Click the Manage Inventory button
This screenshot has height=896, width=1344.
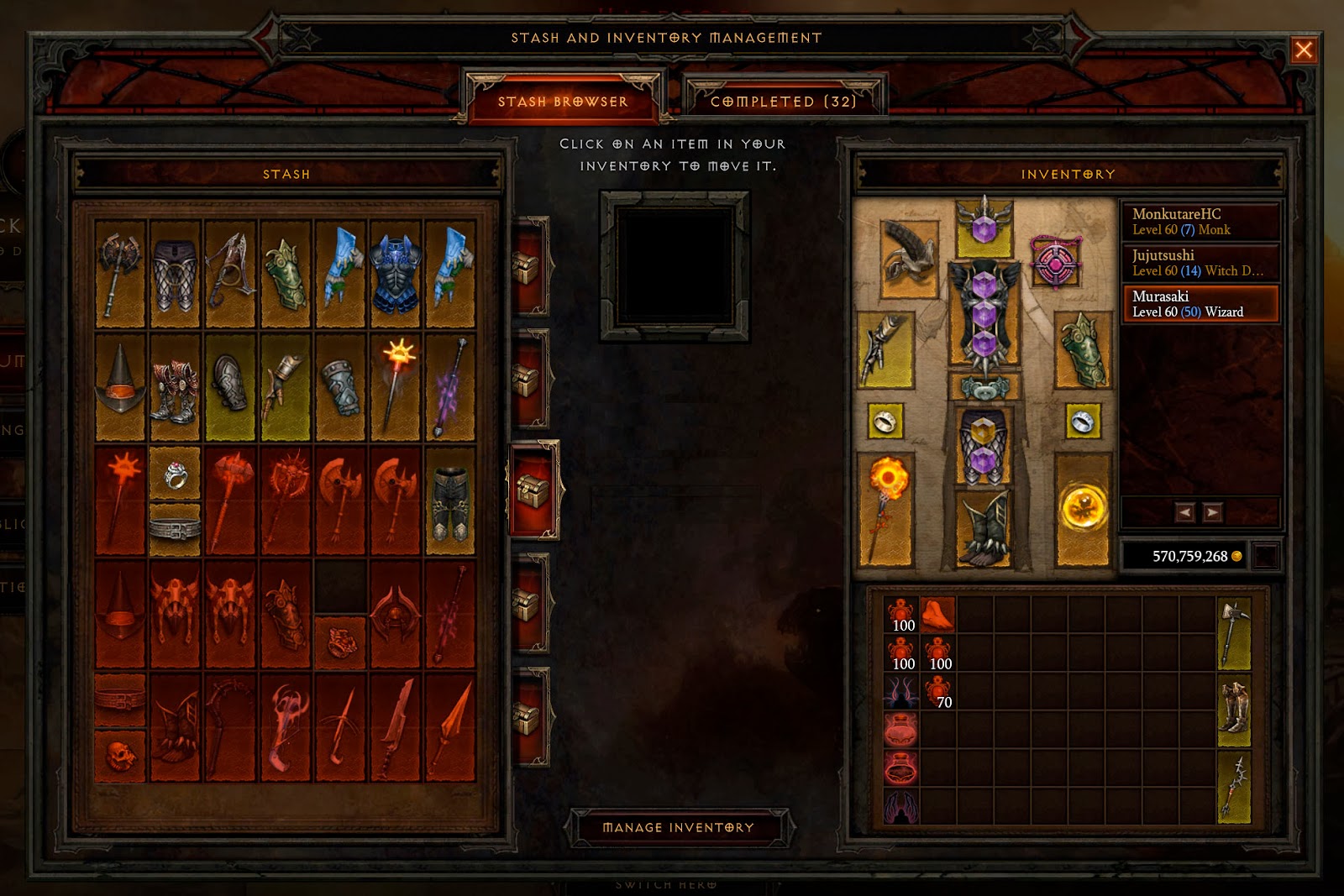(679, 828)
